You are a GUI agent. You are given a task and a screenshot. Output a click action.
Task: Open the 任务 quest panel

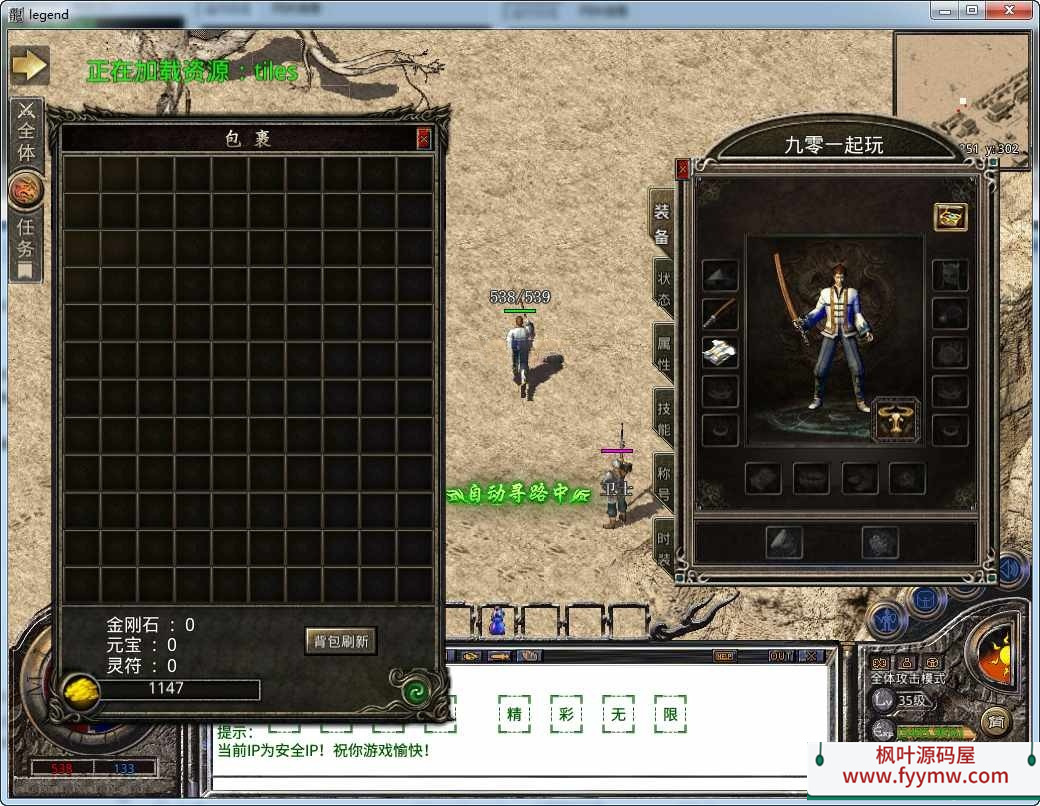point(26,238)
